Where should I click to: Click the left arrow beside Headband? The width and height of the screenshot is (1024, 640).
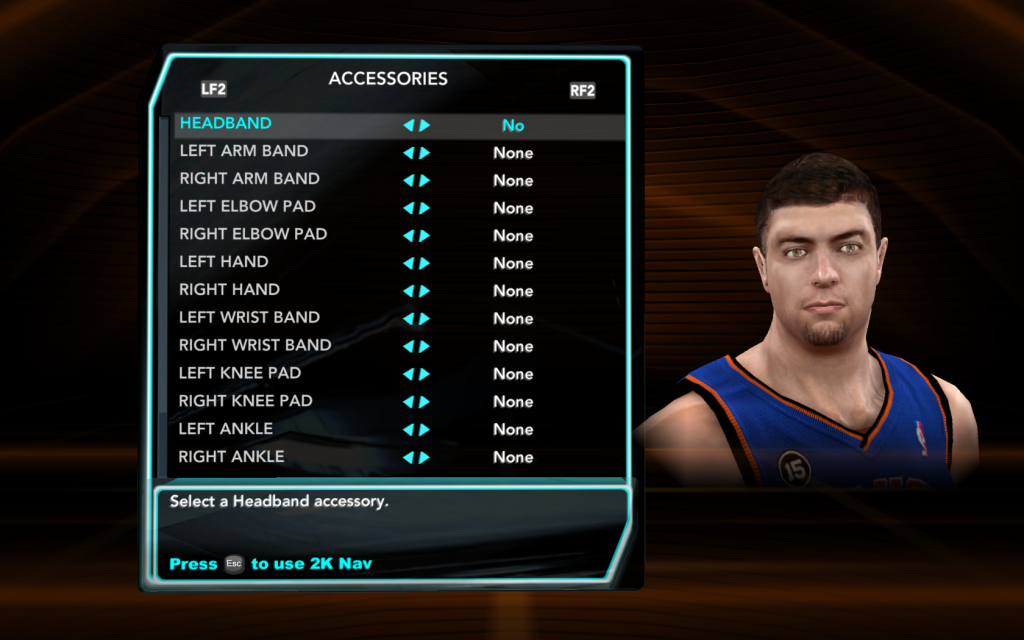[408, 126]
